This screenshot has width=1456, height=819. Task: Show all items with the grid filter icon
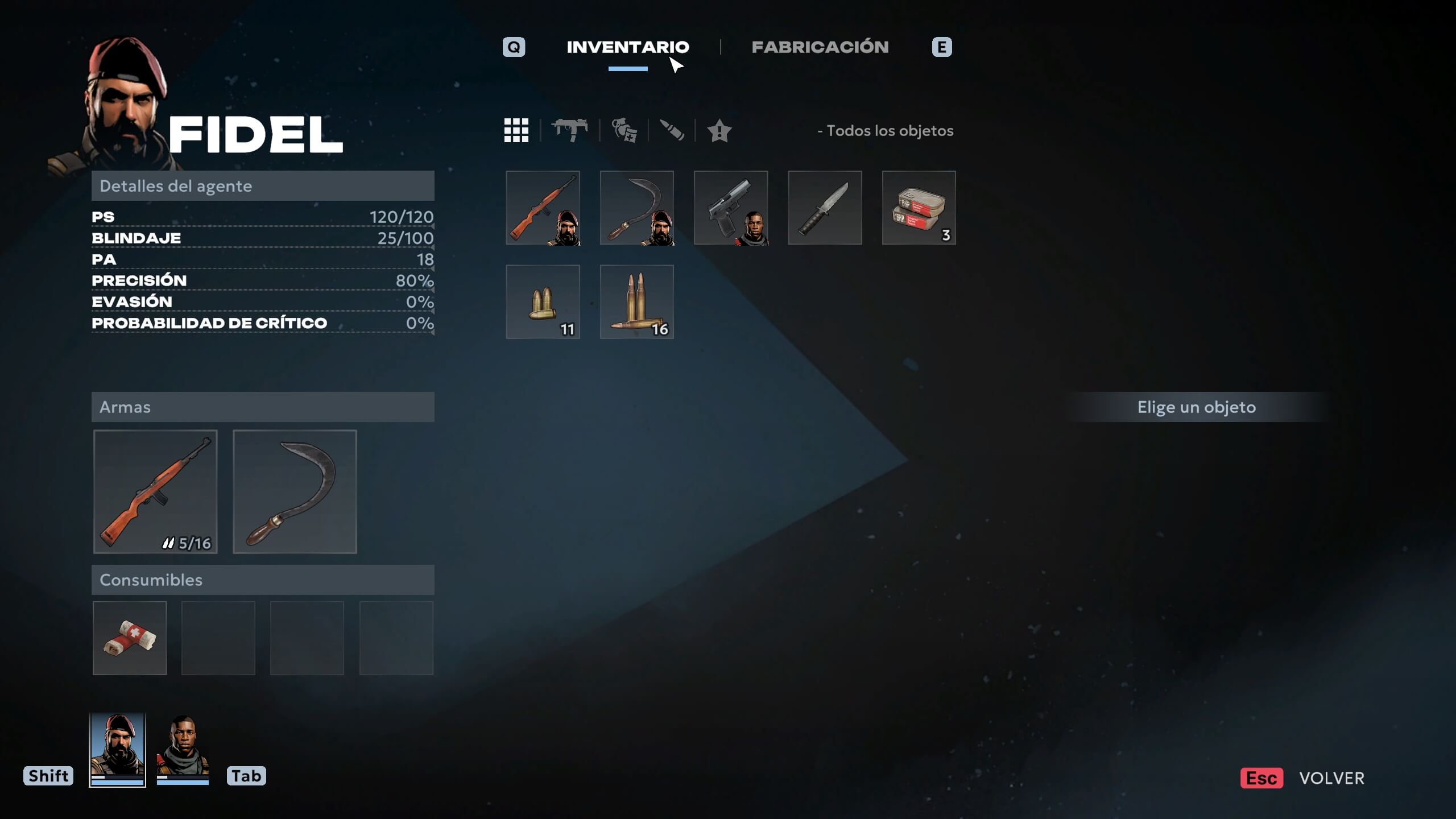(516, 131)
